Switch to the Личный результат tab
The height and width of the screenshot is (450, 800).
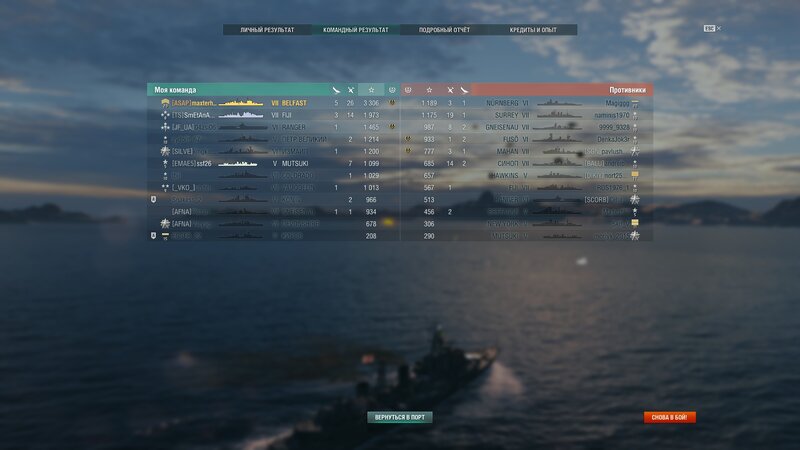(267, 30)
